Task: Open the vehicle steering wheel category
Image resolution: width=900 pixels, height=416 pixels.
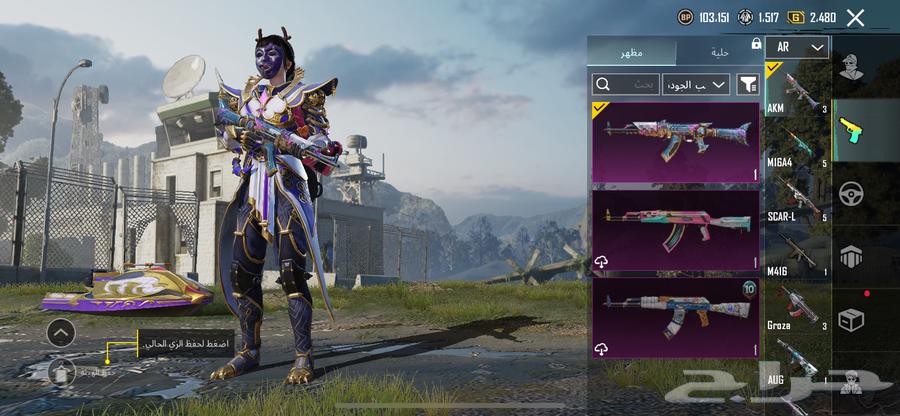Action: tap(852, 193)
